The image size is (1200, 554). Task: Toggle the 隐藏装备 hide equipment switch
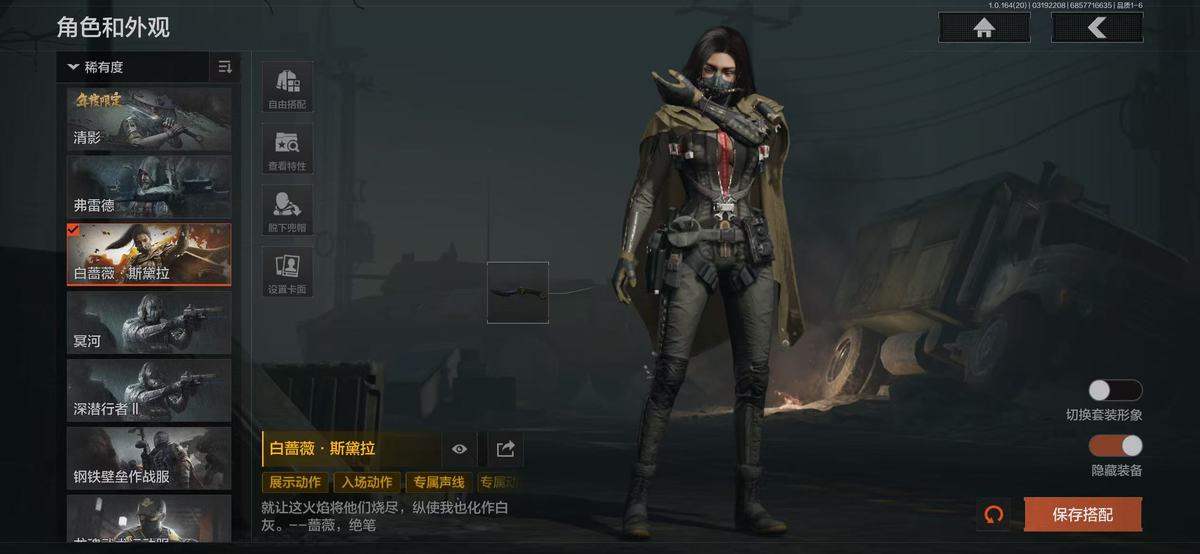[x=1115, y=446]
